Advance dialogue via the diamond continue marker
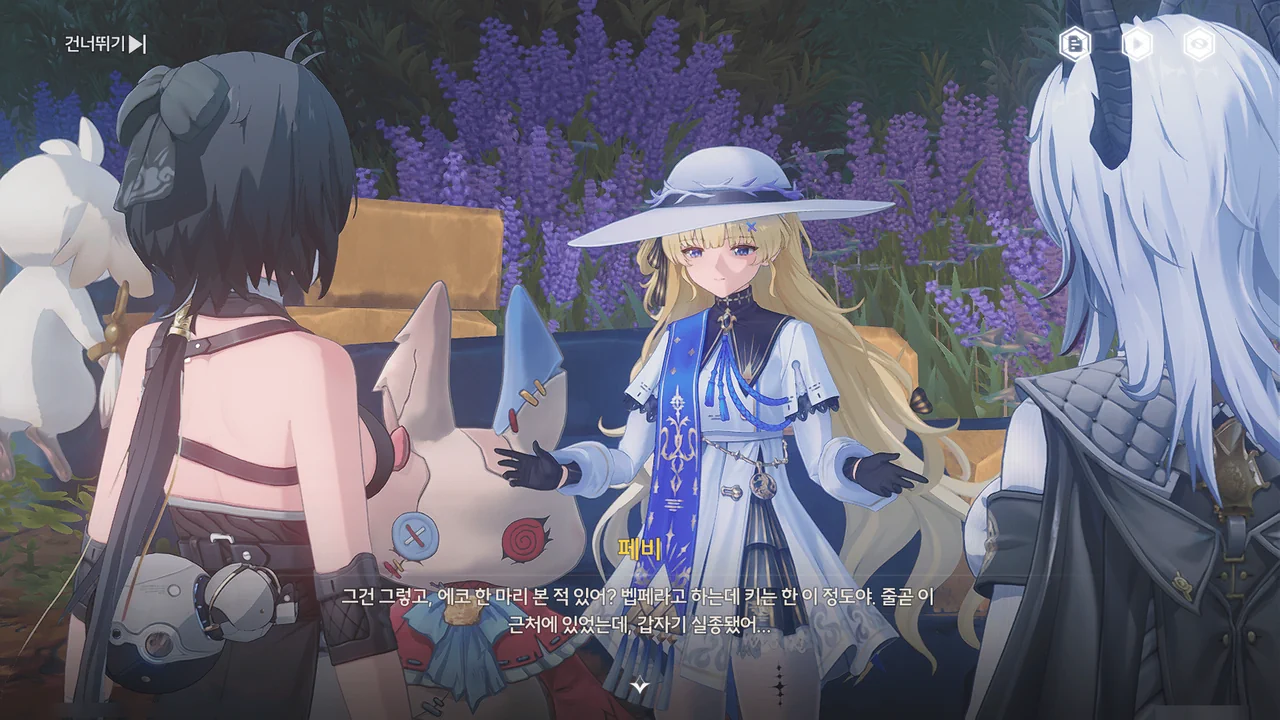1280x720 pixels. (x=640, y=685)
